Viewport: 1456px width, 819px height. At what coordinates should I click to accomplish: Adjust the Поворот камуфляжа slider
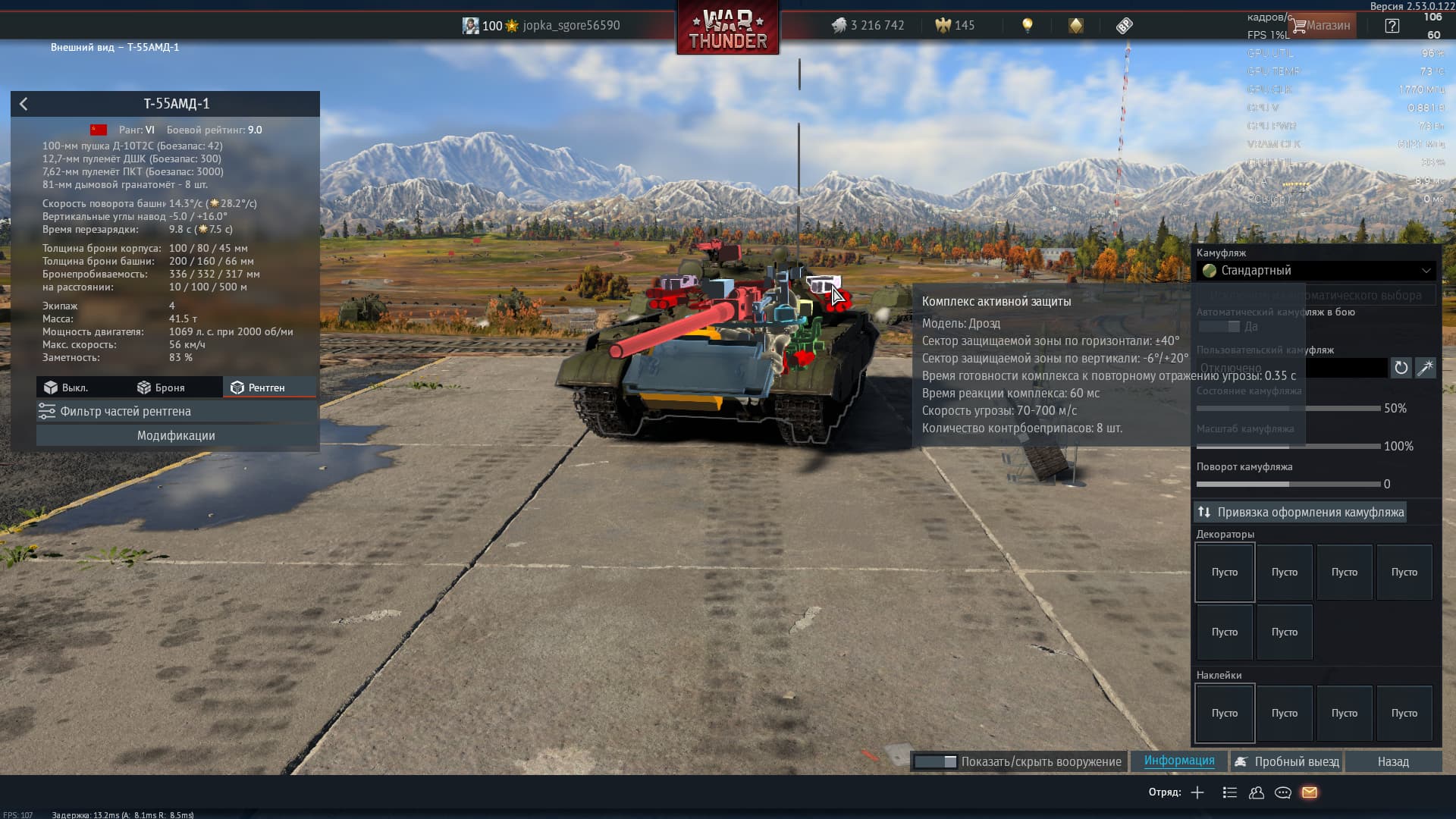pos(1288,484)
